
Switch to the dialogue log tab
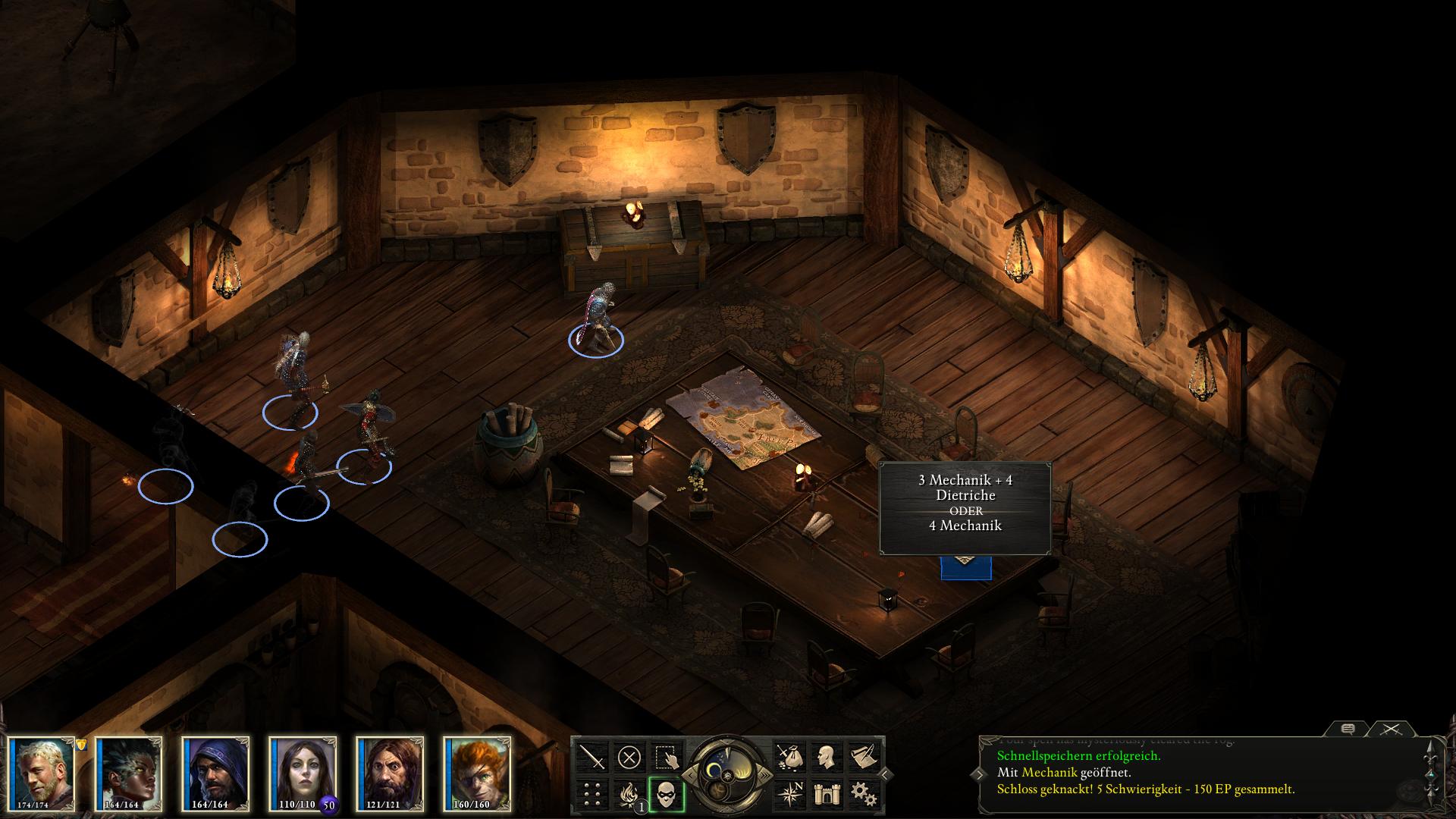tap(1348, 729)
